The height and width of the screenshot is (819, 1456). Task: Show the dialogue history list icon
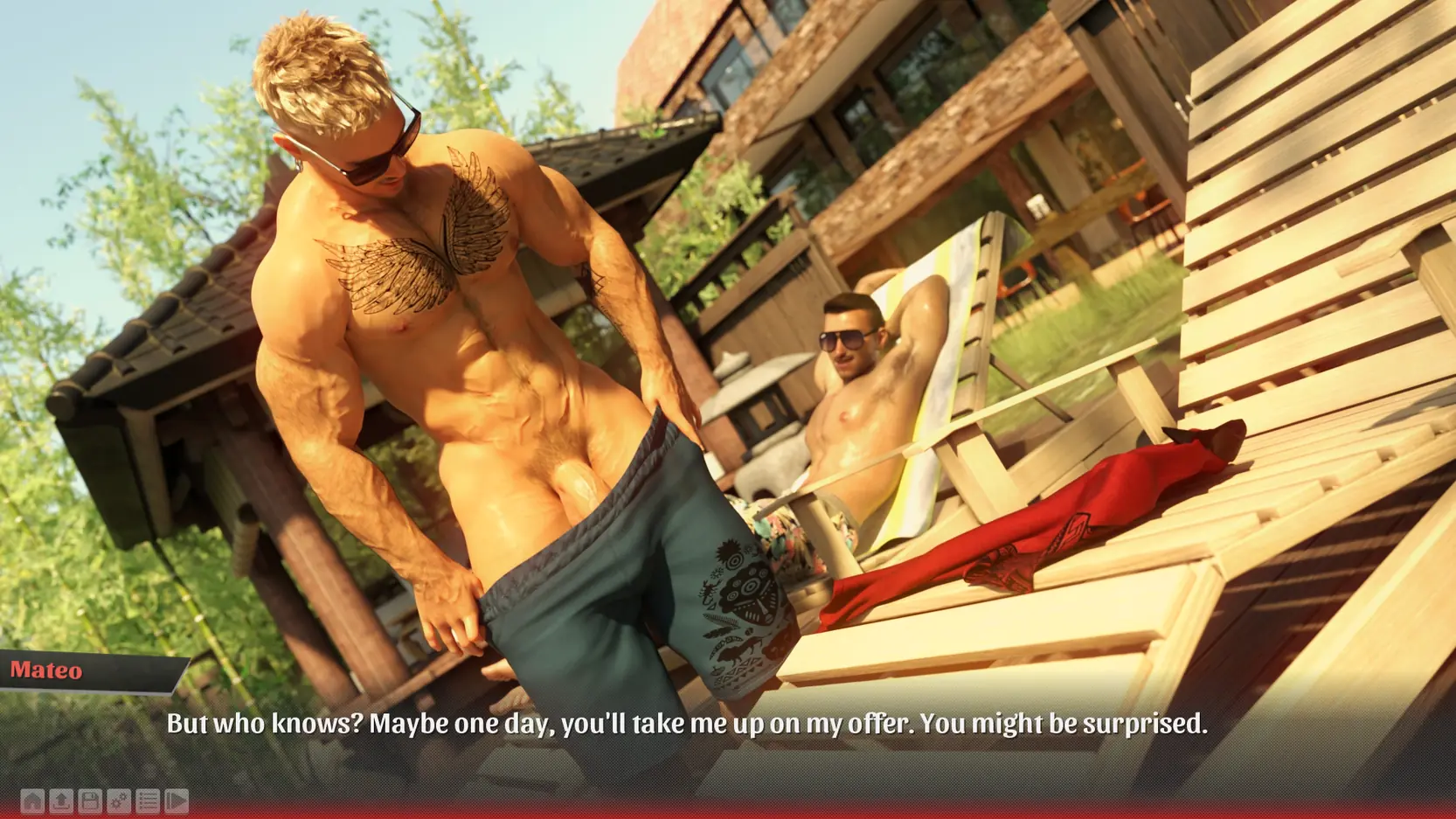click(148, 801)
